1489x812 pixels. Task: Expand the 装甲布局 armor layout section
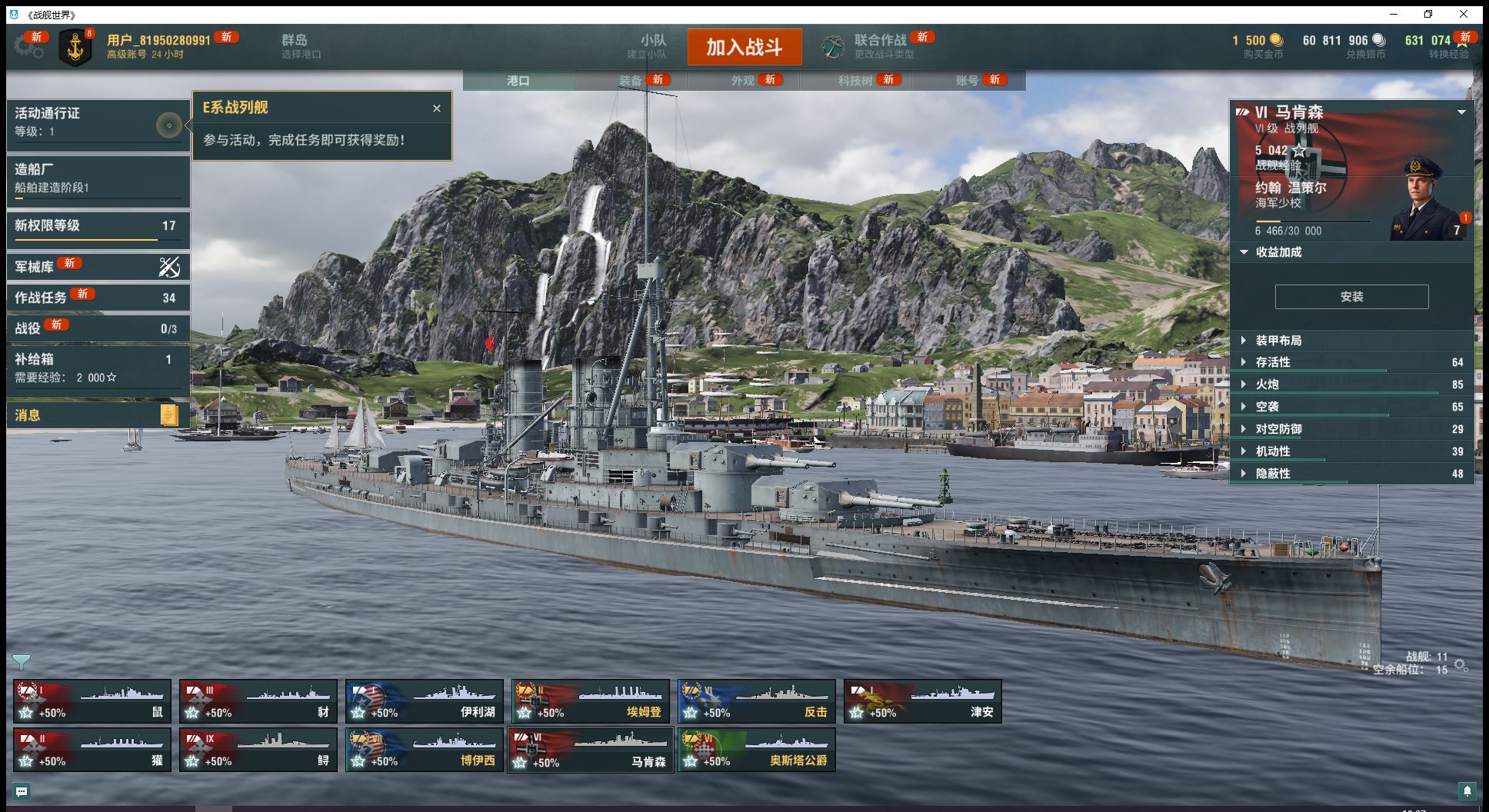pyautogui.click(x=1278, y=341)
